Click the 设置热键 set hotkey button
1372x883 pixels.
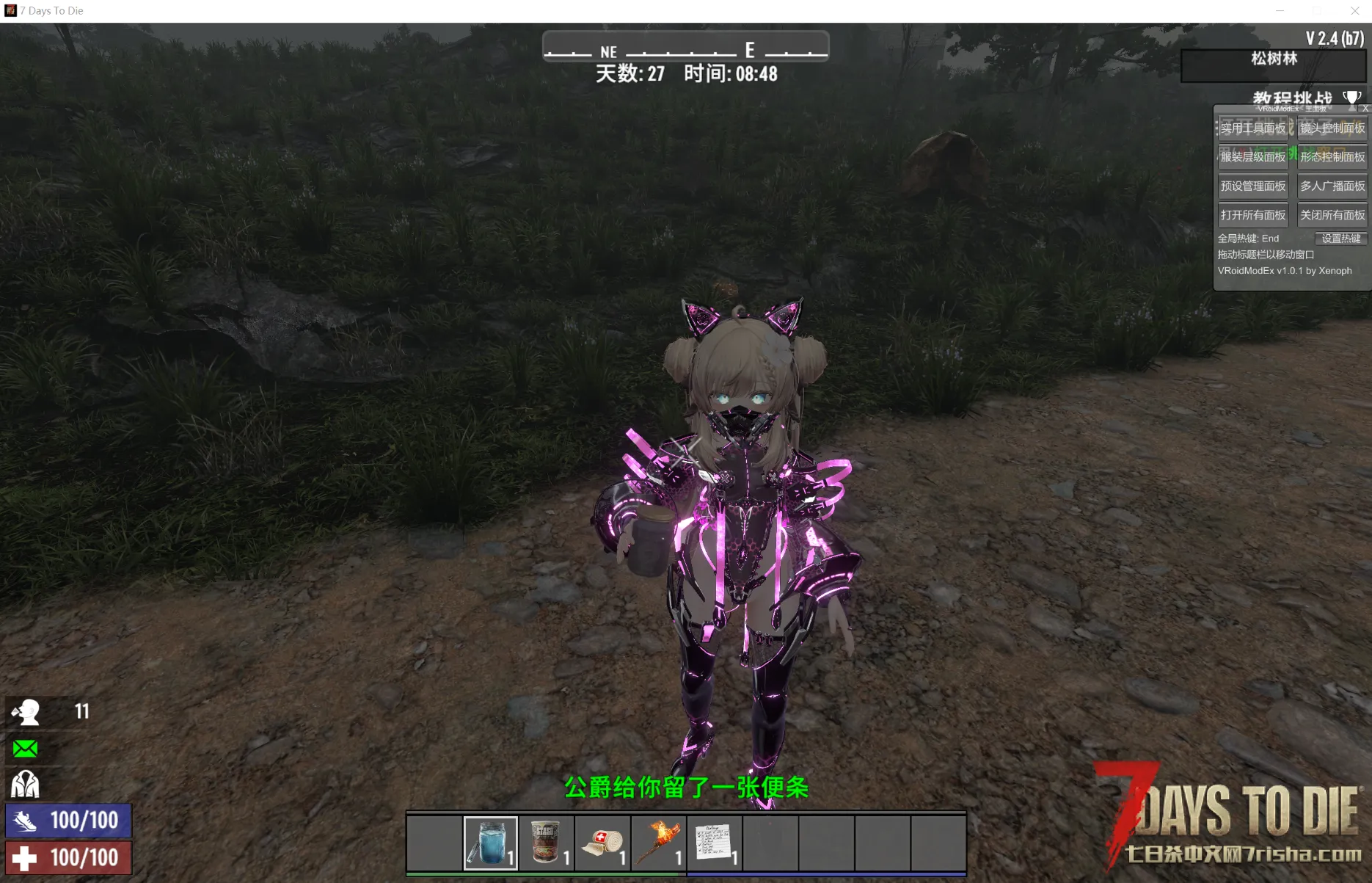point(1340,239)
